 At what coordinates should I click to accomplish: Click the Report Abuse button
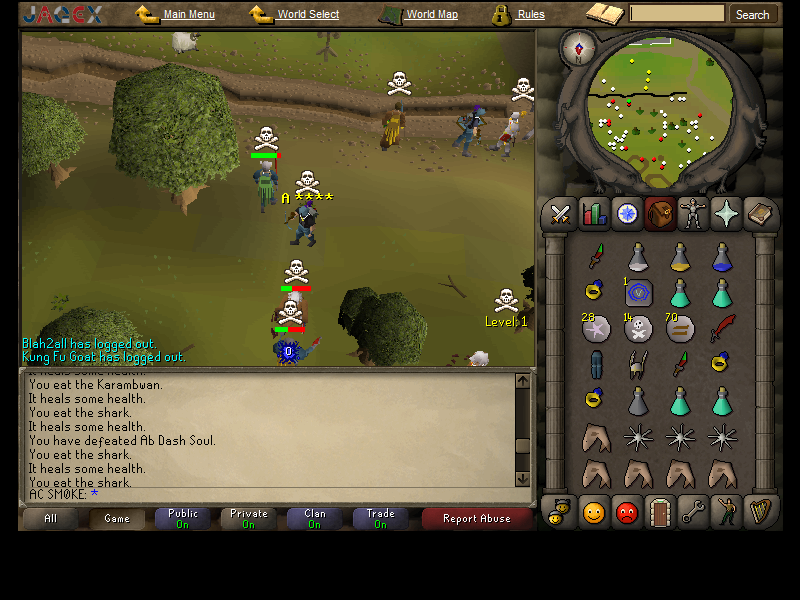coord(477,518)
